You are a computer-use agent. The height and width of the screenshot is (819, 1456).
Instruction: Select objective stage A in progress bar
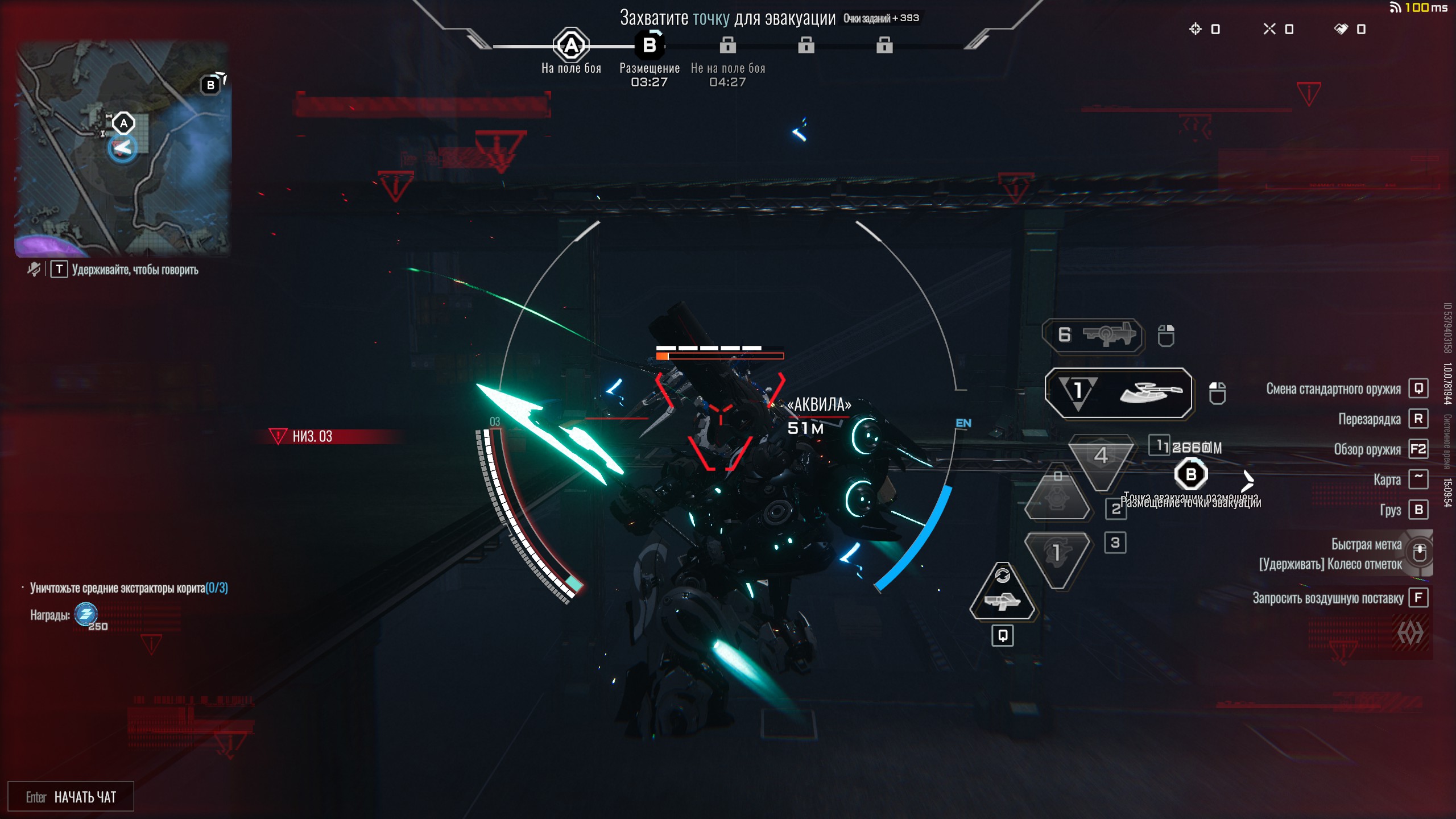(570, 45)
